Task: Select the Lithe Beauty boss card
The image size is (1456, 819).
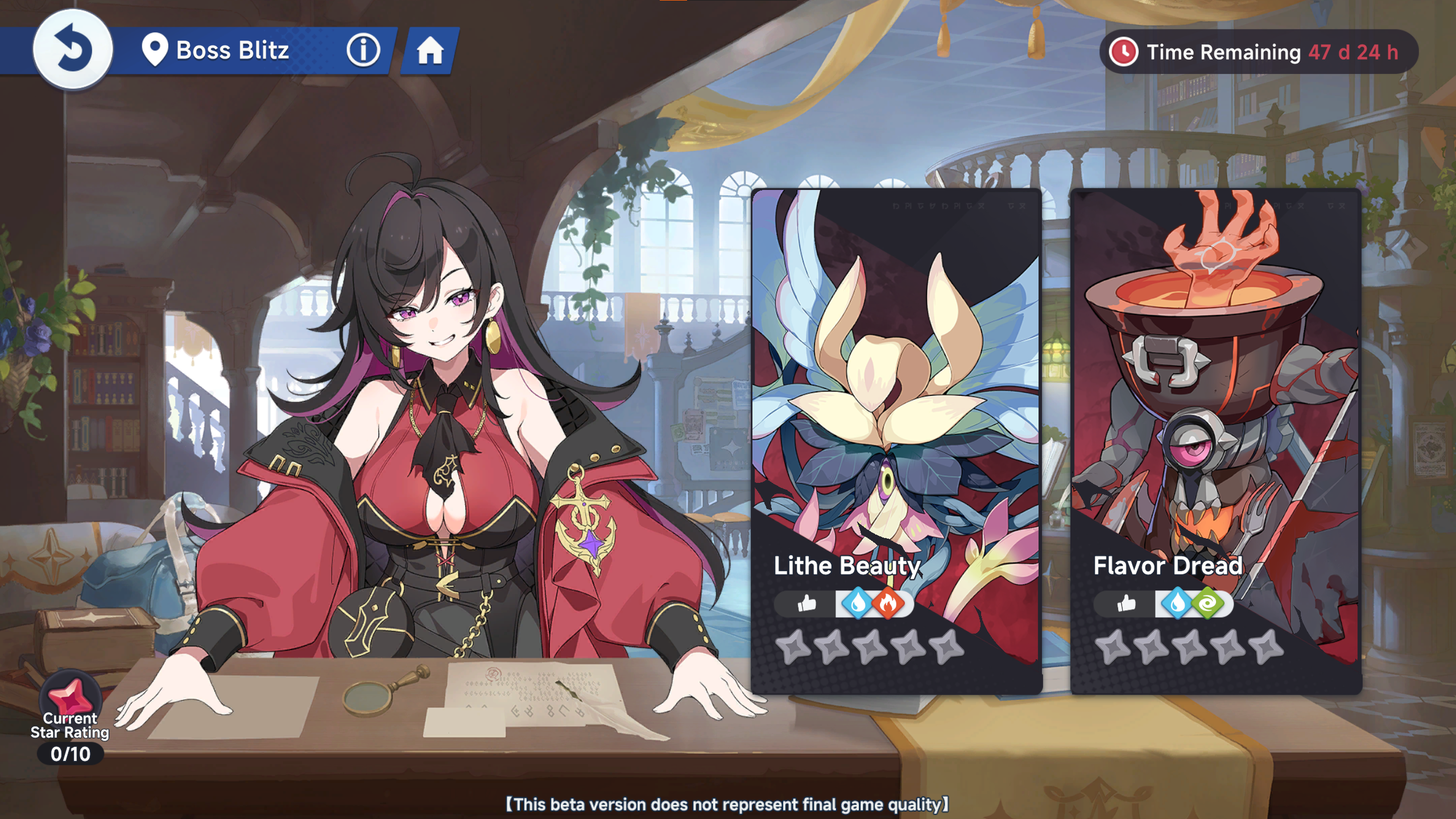Action: [x=896, y=398]
